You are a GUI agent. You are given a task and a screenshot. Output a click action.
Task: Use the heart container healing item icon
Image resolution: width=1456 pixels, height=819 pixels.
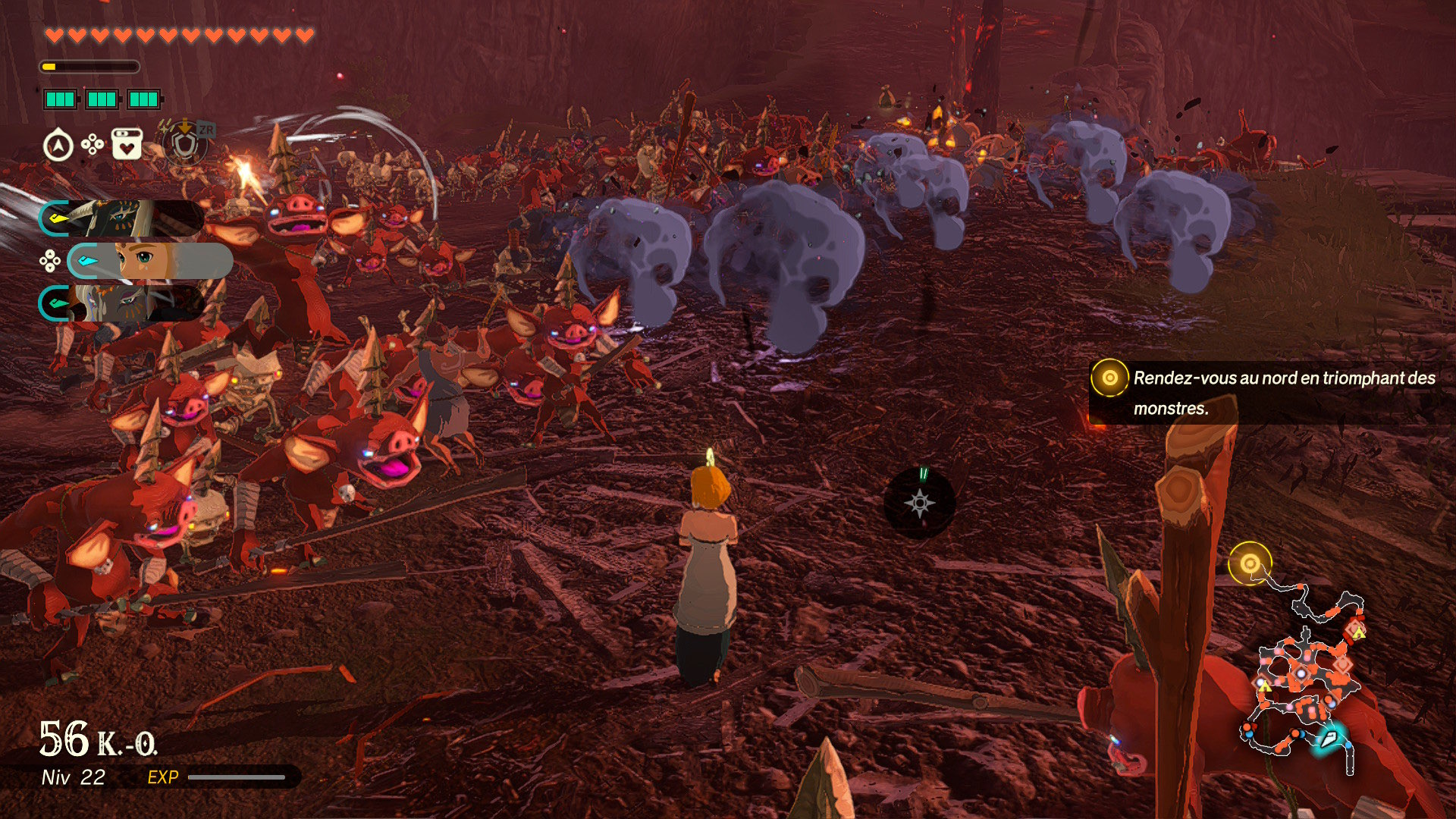[x=127, y=144]
